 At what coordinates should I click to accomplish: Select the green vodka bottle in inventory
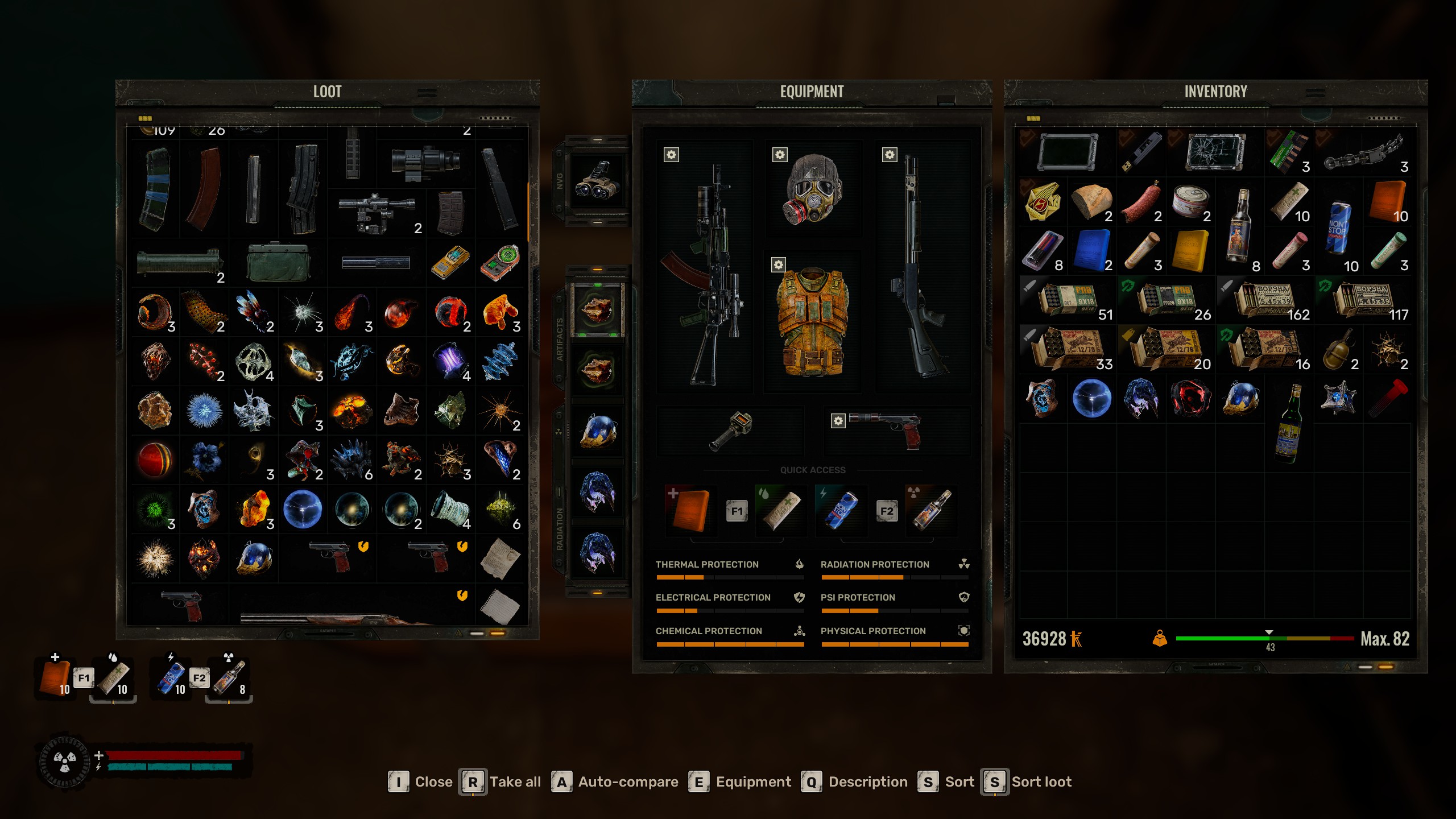click(1289, 424)
